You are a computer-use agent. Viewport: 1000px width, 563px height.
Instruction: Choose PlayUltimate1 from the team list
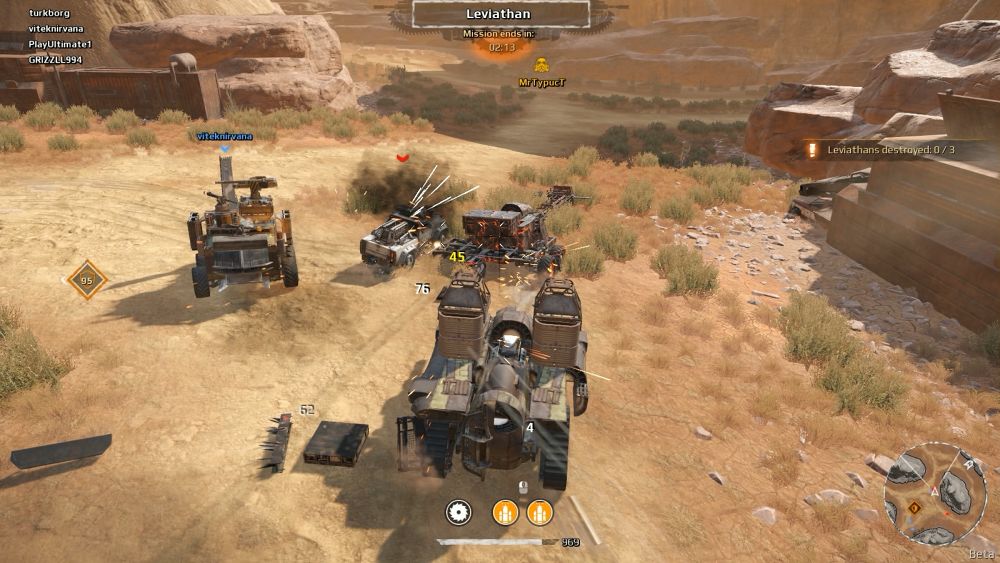pos(59,45)
